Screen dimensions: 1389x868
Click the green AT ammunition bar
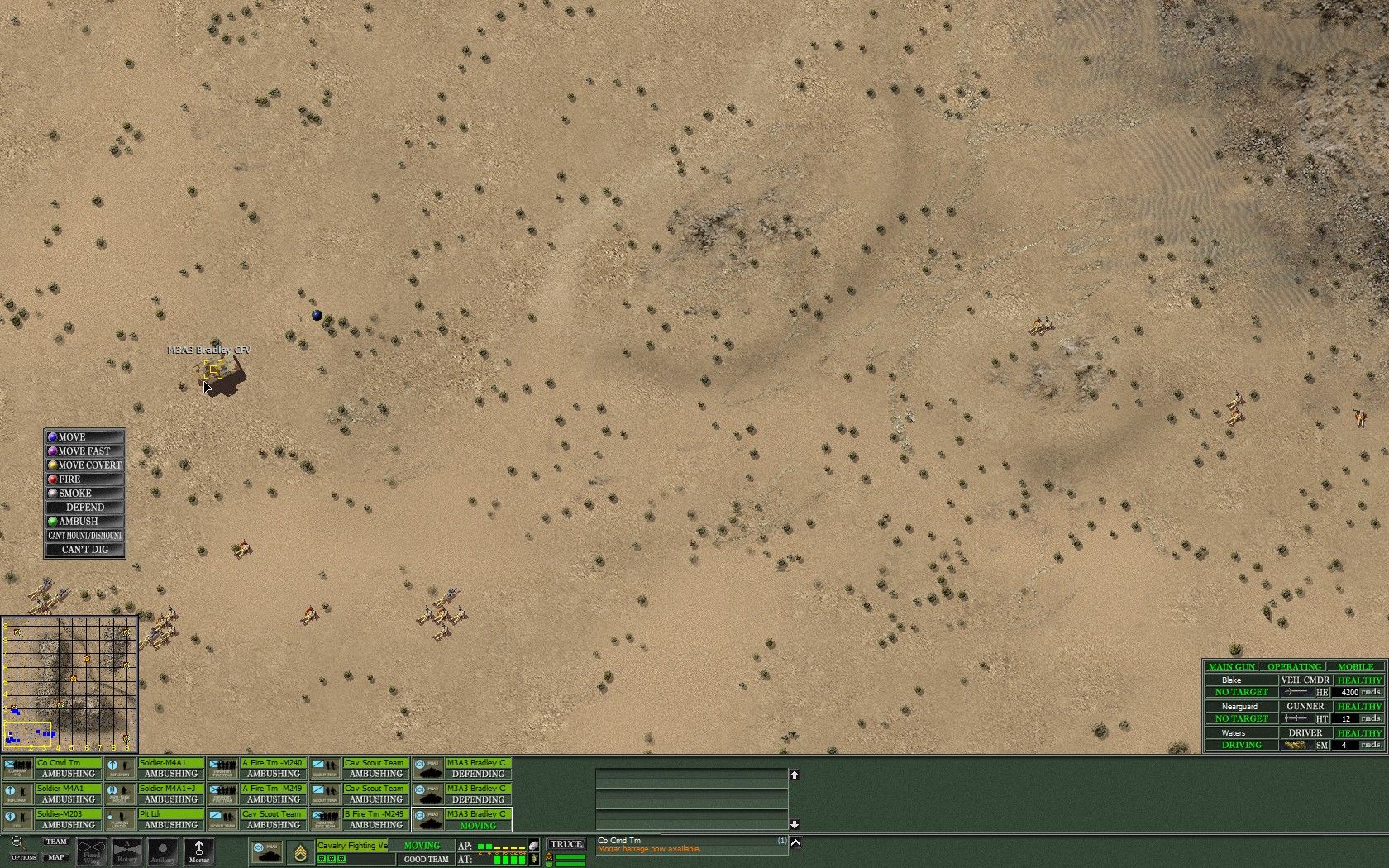508,859
